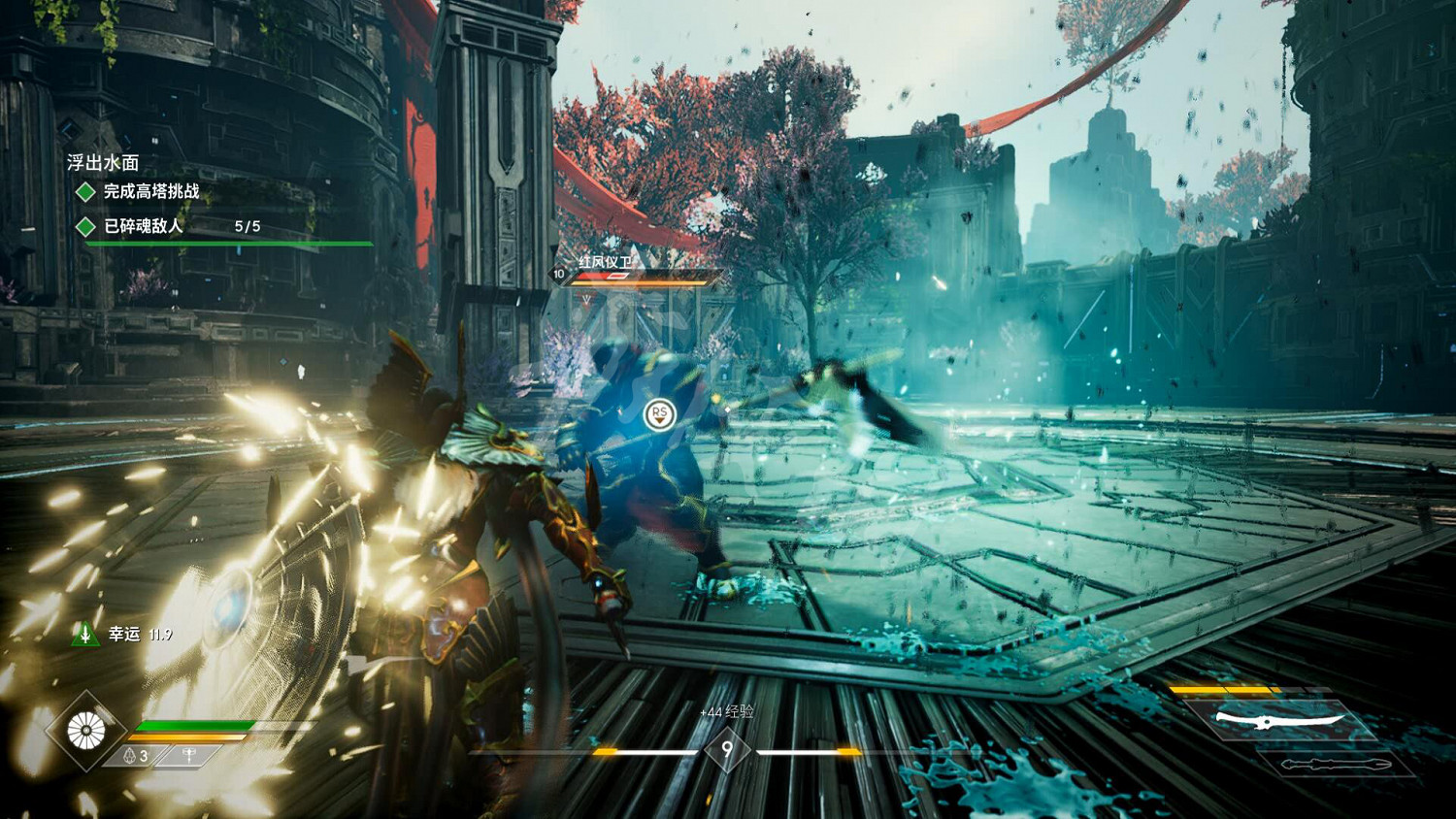
Task: Select the 完成高塔挑战 objective entry
Action: click(150, 191)
